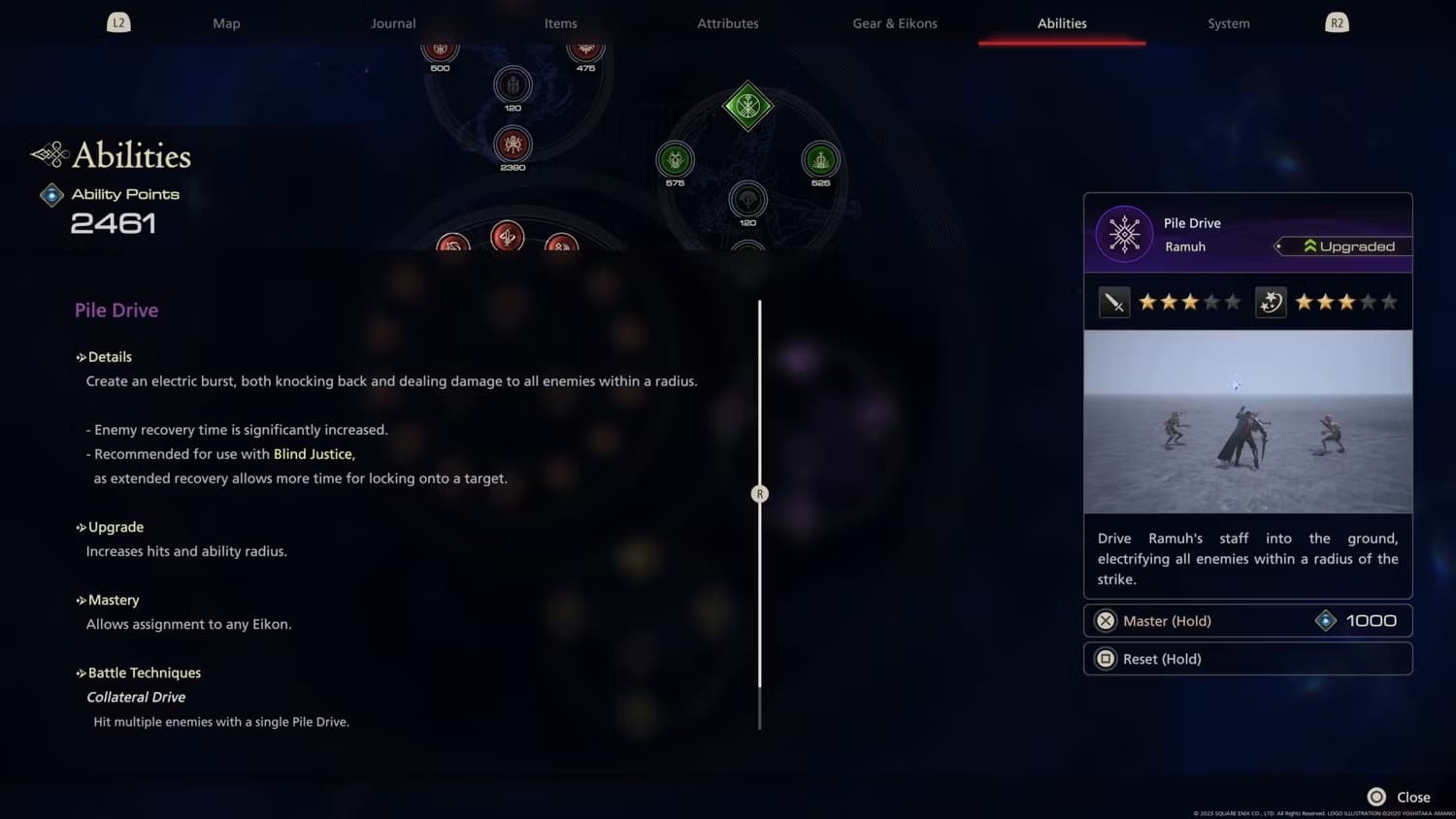The width and height of the screenshot is (1456, 819).
Task: Click the ability preview video thumbnail
Action: click(x=1247, y=421)
